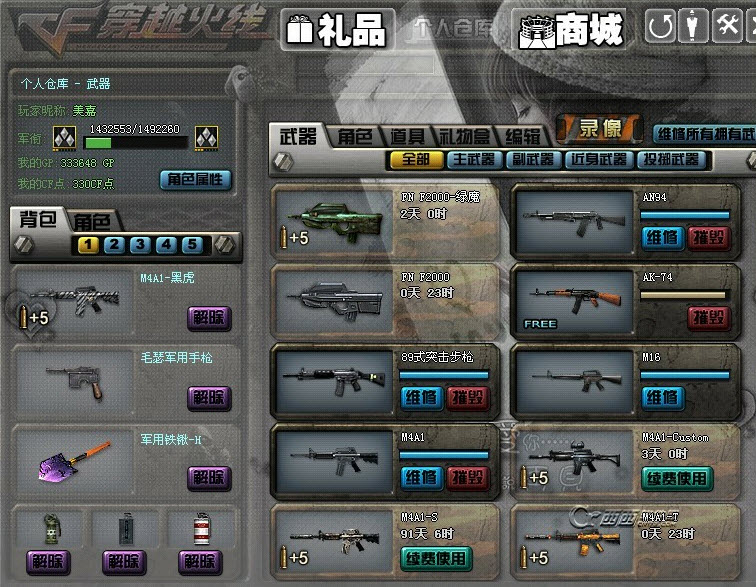Click the tools settings icon
This screenshot has width=756, height=587.
point(728,26)
